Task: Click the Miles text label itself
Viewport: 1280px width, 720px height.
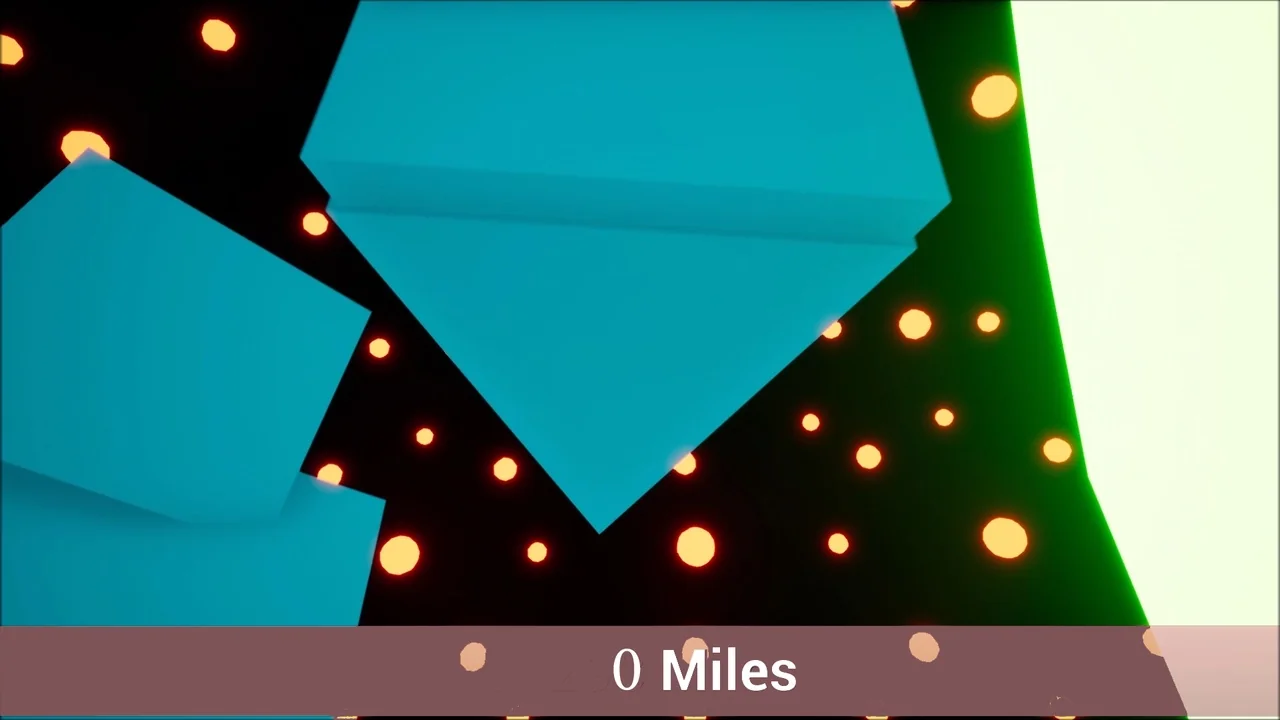Action: pos(727,670)
